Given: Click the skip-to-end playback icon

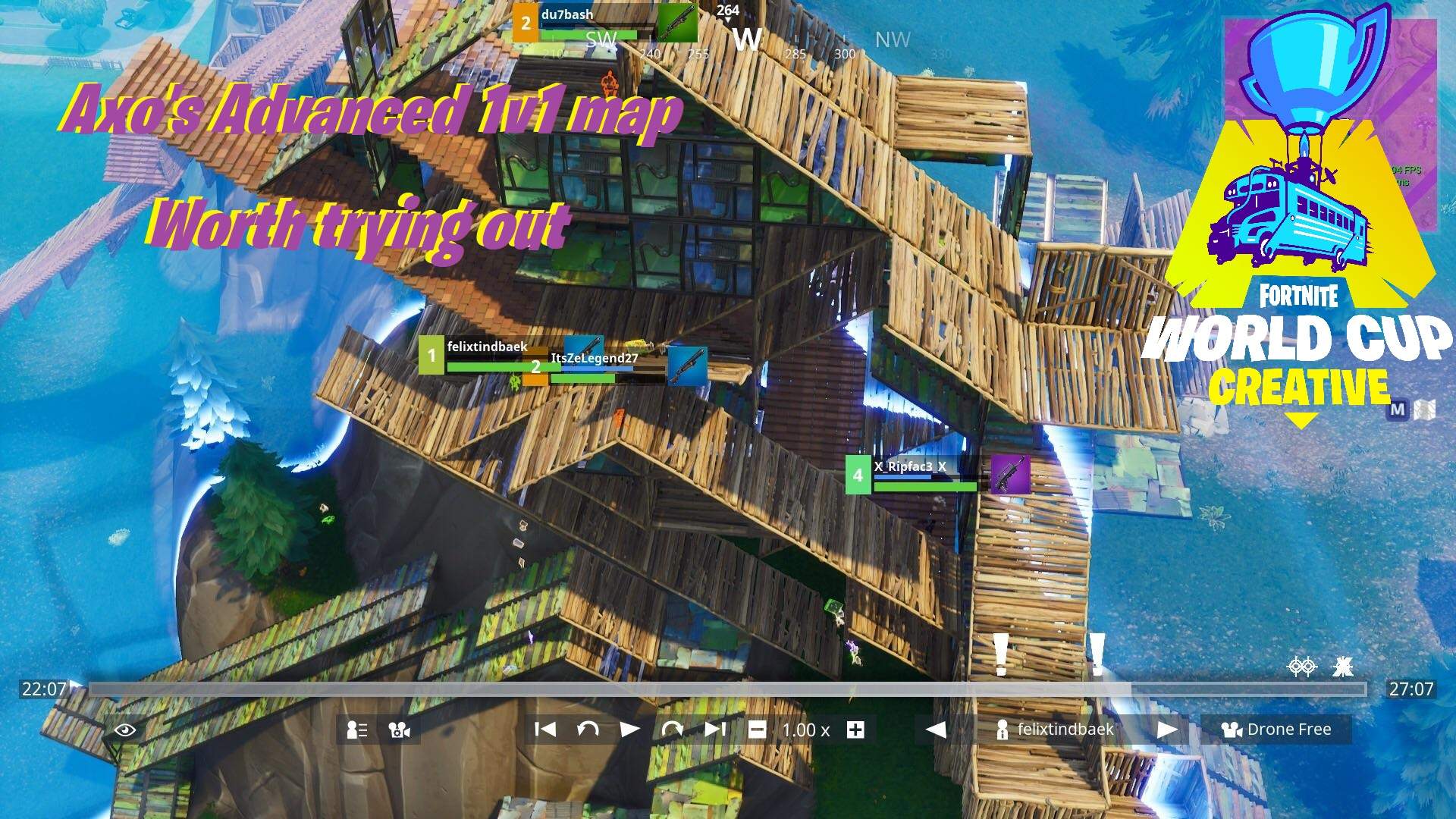Looking at the screenshot, I should pyautogui.click(x=713, y=730).
